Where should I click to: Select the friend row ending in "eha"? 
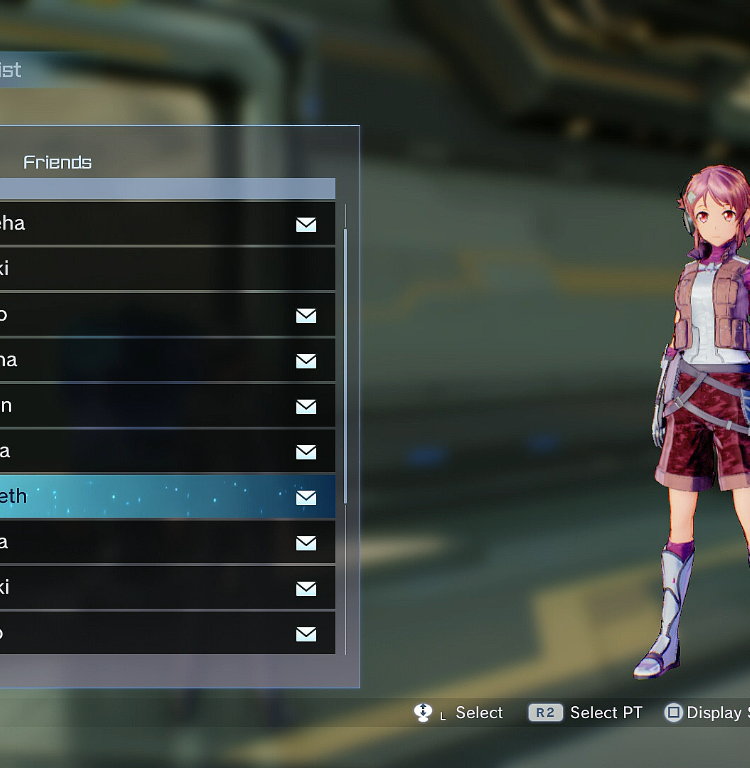[x=150, y=224]
